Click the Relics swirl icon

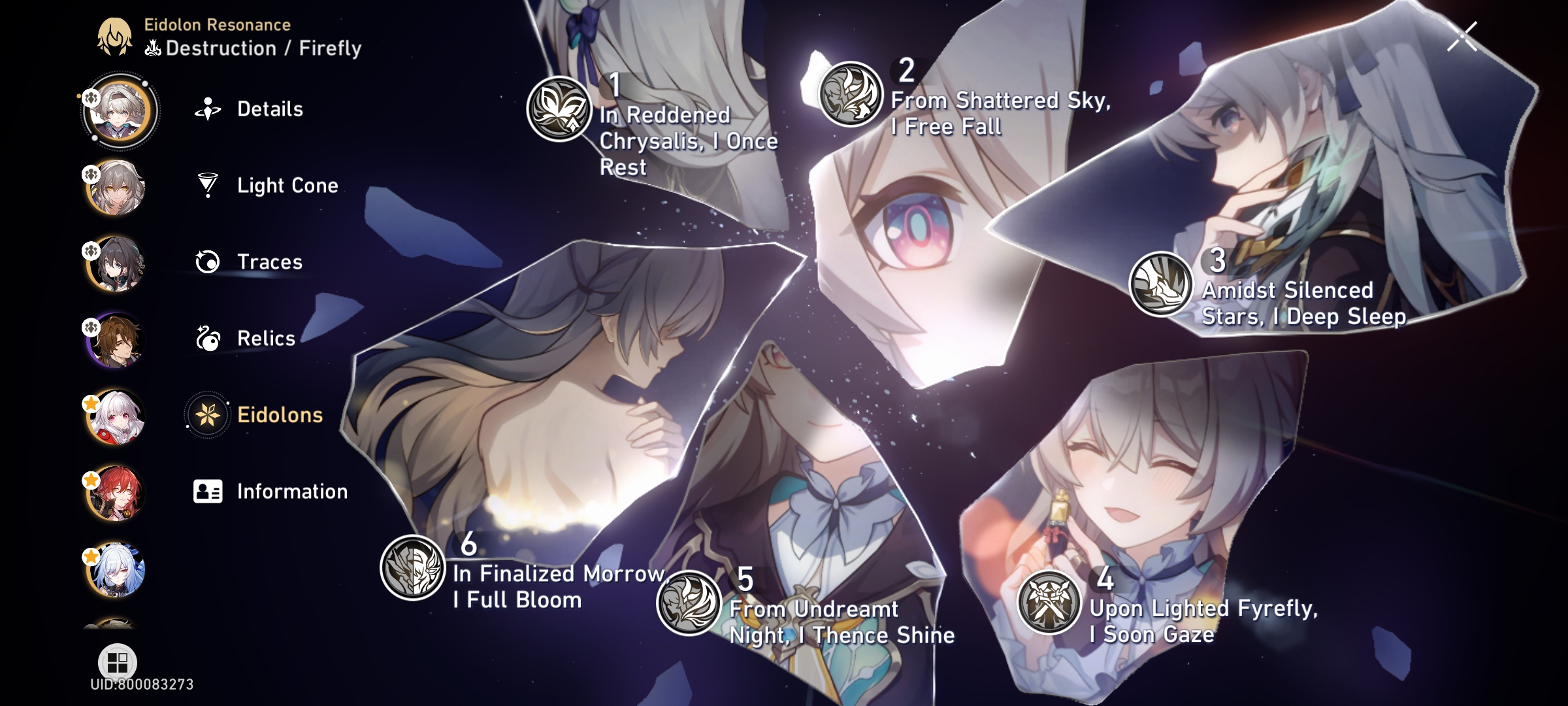208,339
